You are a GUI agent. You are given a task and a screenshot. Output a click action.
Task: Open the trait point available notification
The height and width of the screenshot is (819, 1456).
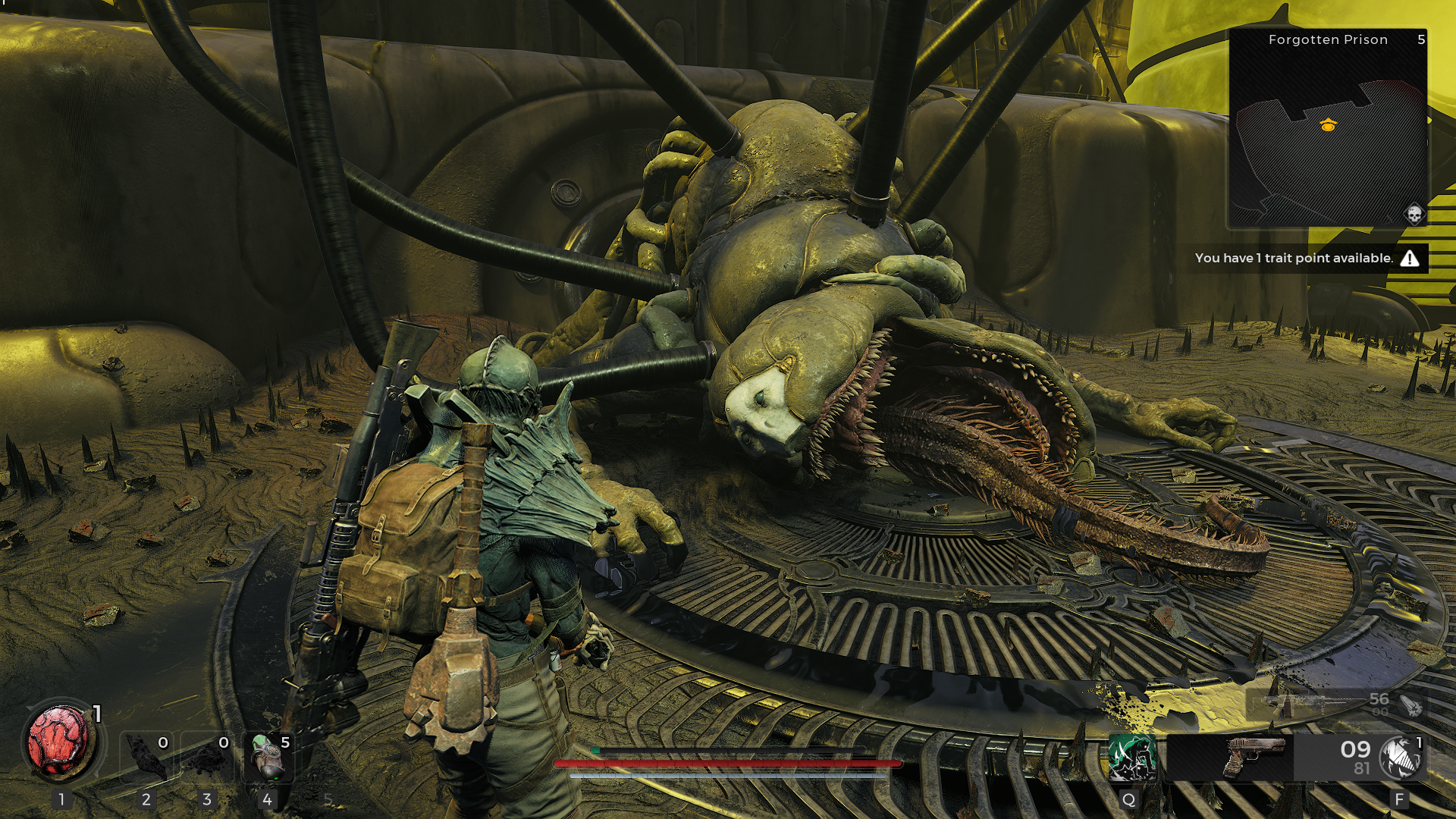(x=1307, y=259)
